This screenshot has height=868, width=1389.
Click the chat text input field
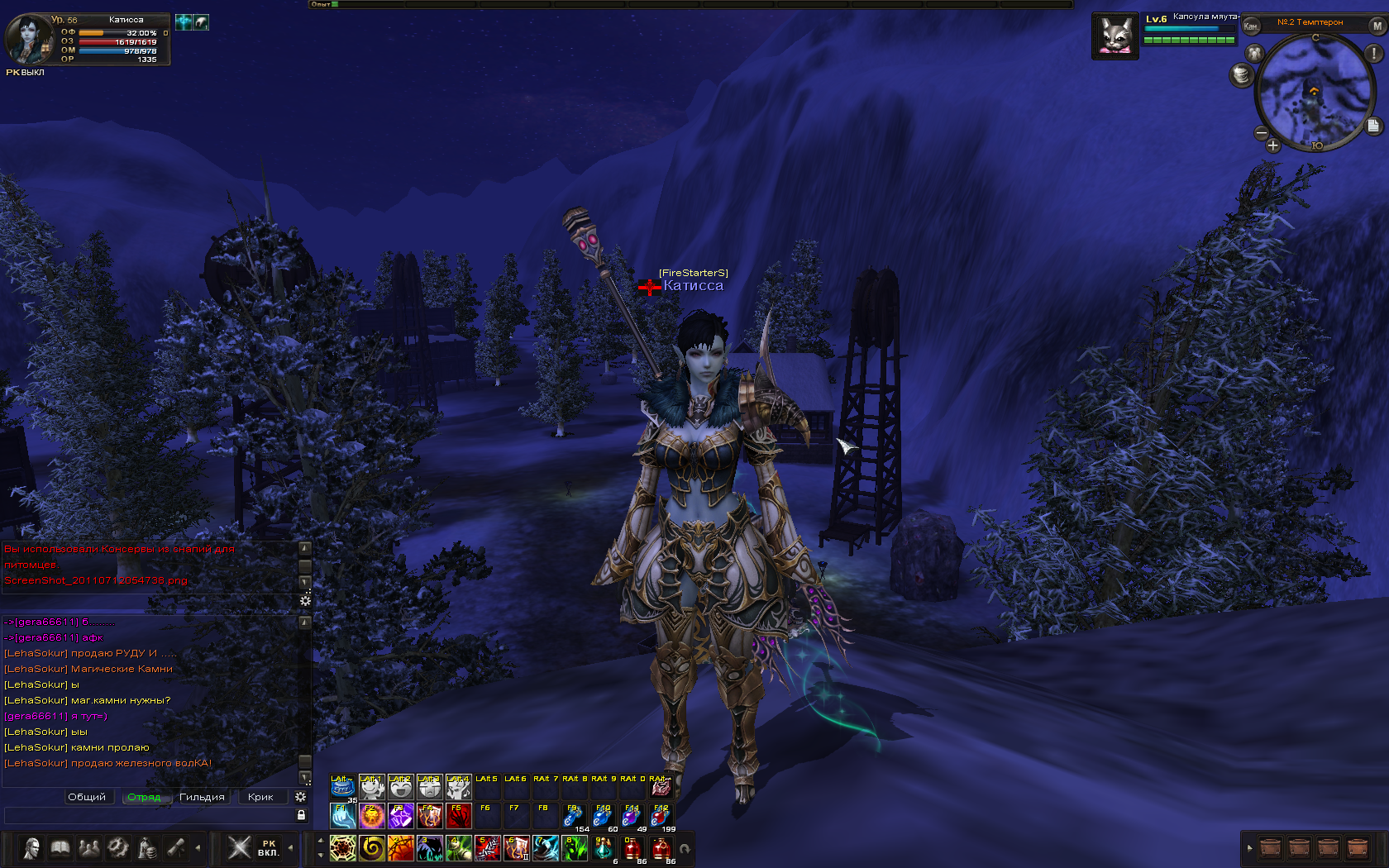(149, 816)
